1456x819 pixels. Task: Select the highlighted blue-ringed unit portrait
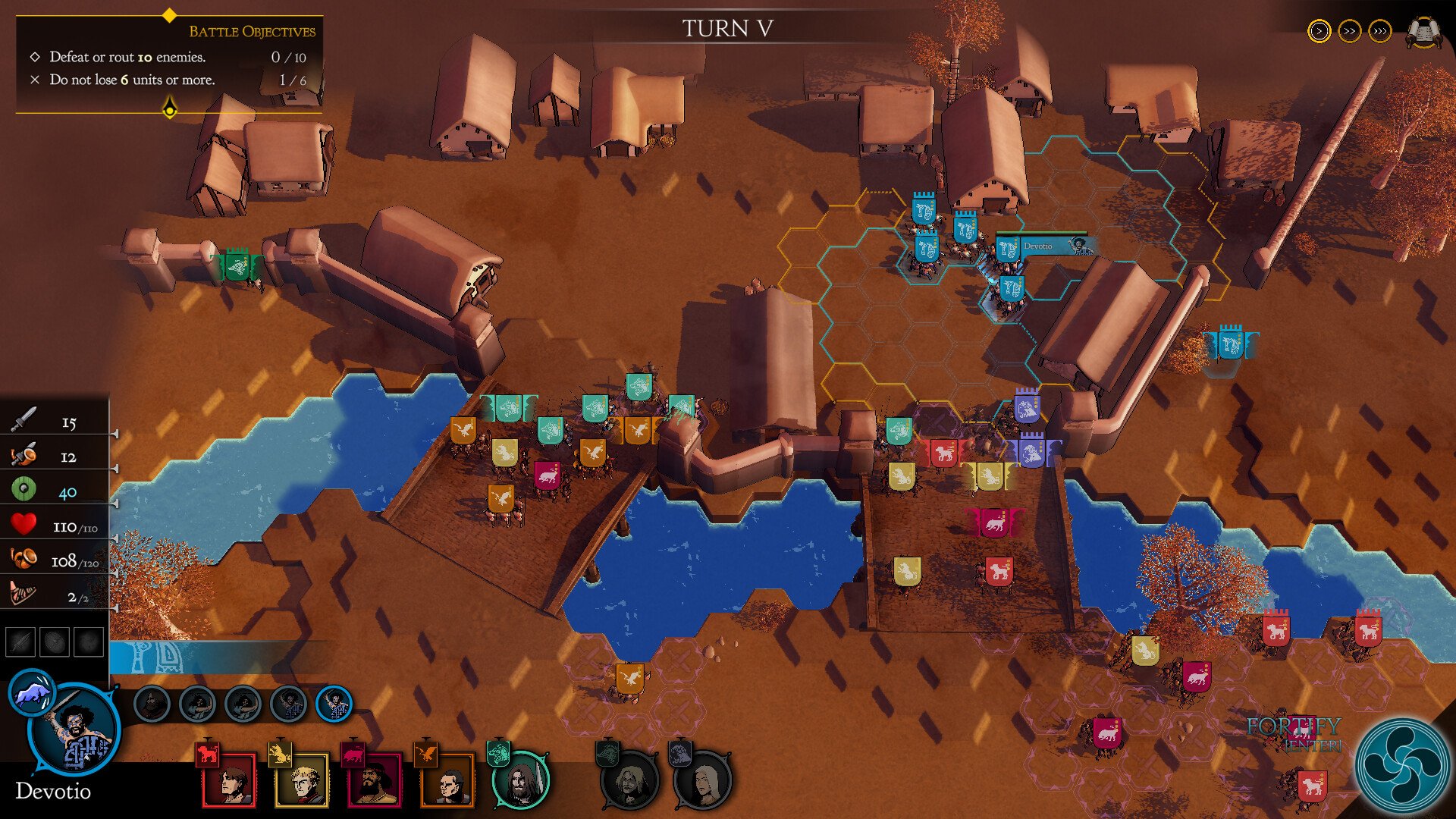coord(334,704)
